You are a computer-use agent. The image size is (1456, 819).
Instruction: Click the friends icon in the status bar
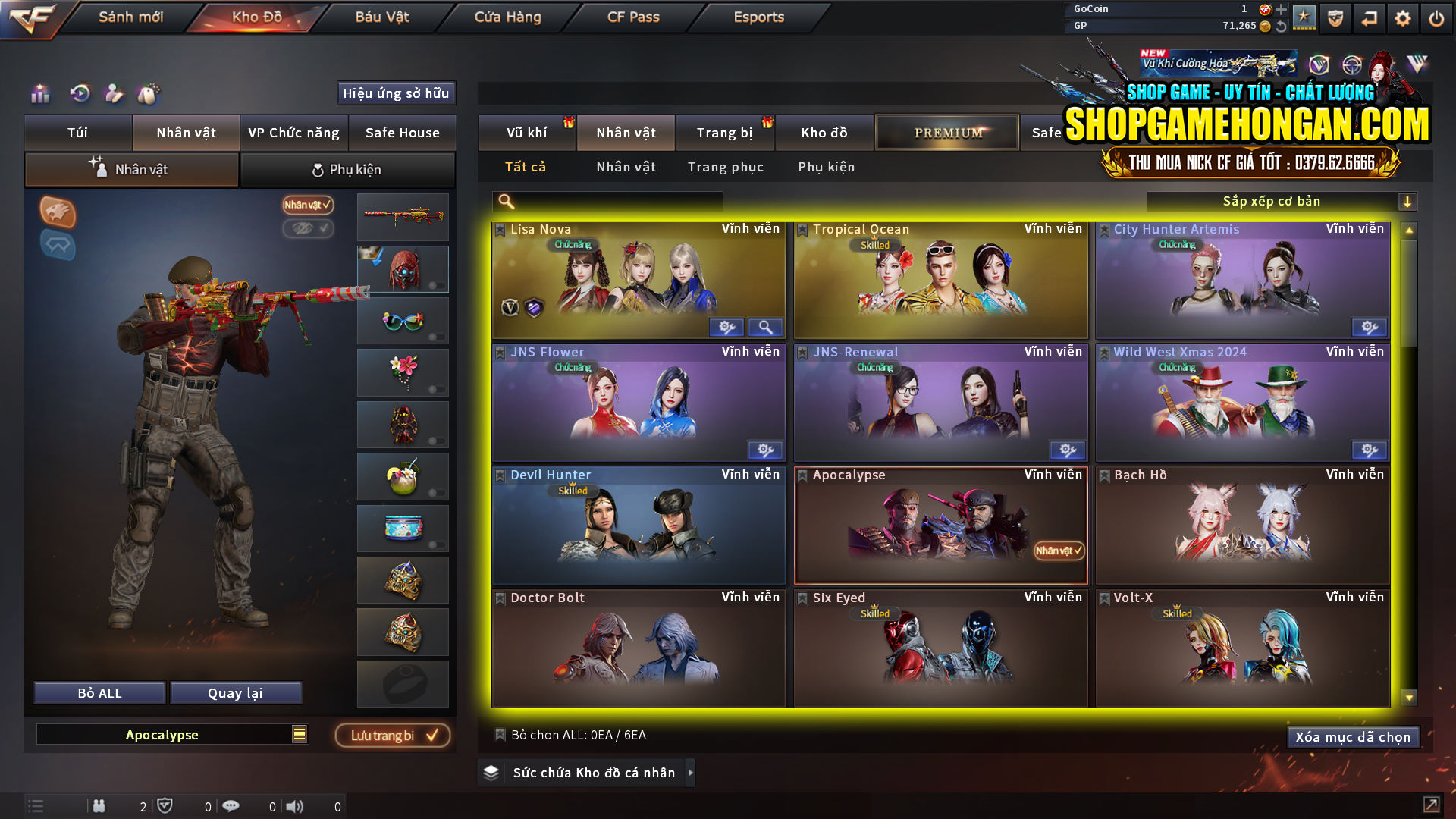(99, 806)
